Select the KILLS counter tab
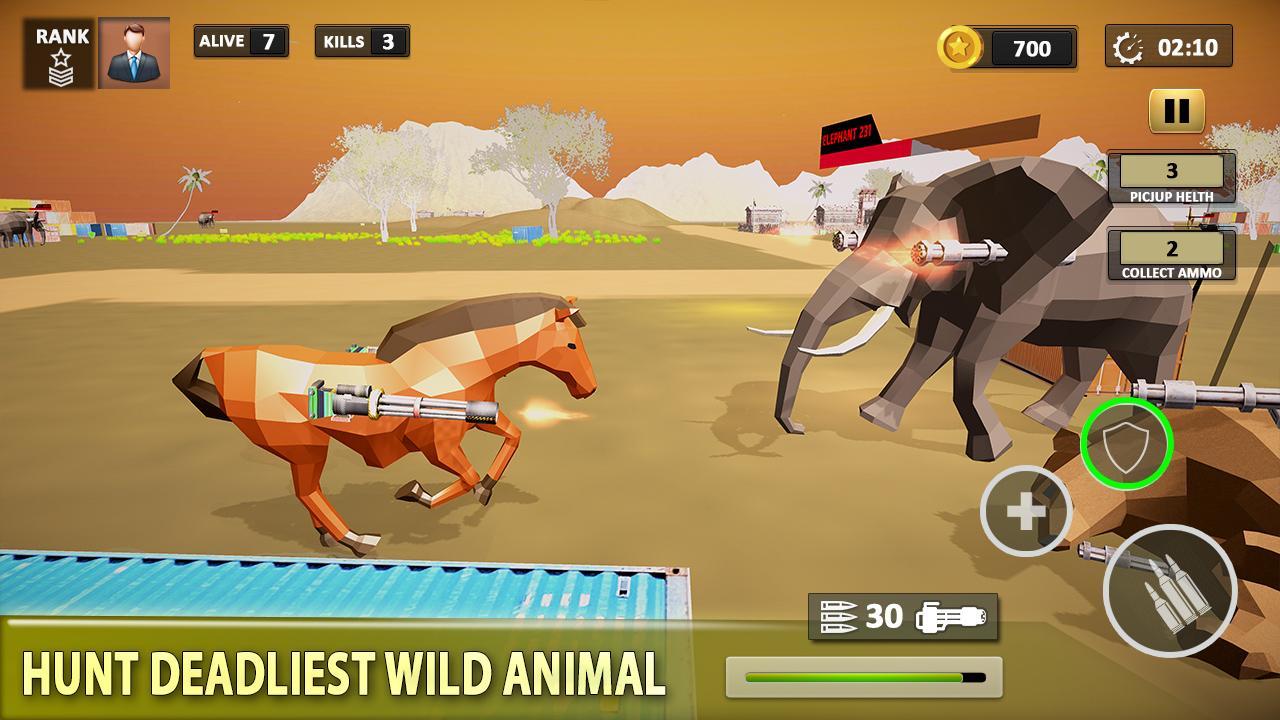The image size is (1280, 720). 361,42
